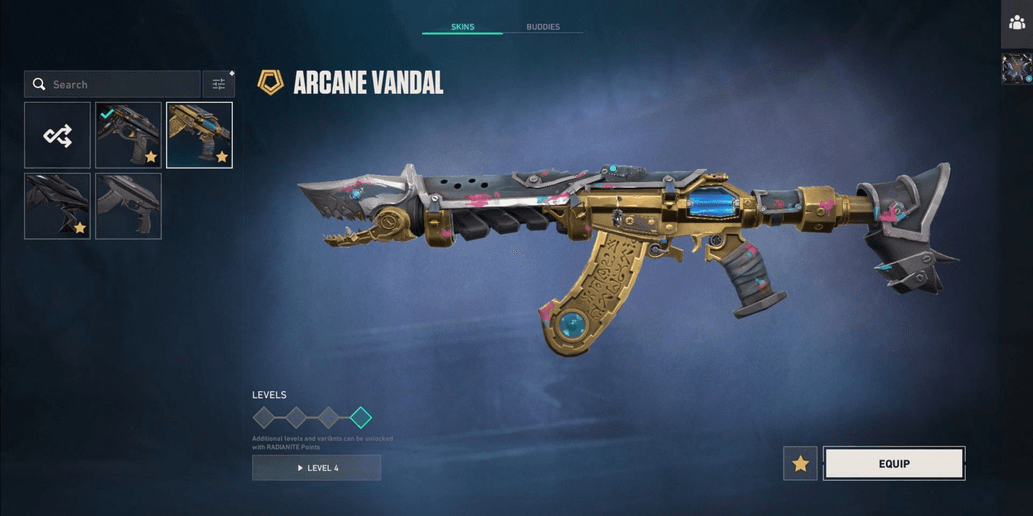Choose the random shuffle skin tile

click(58, 135)
